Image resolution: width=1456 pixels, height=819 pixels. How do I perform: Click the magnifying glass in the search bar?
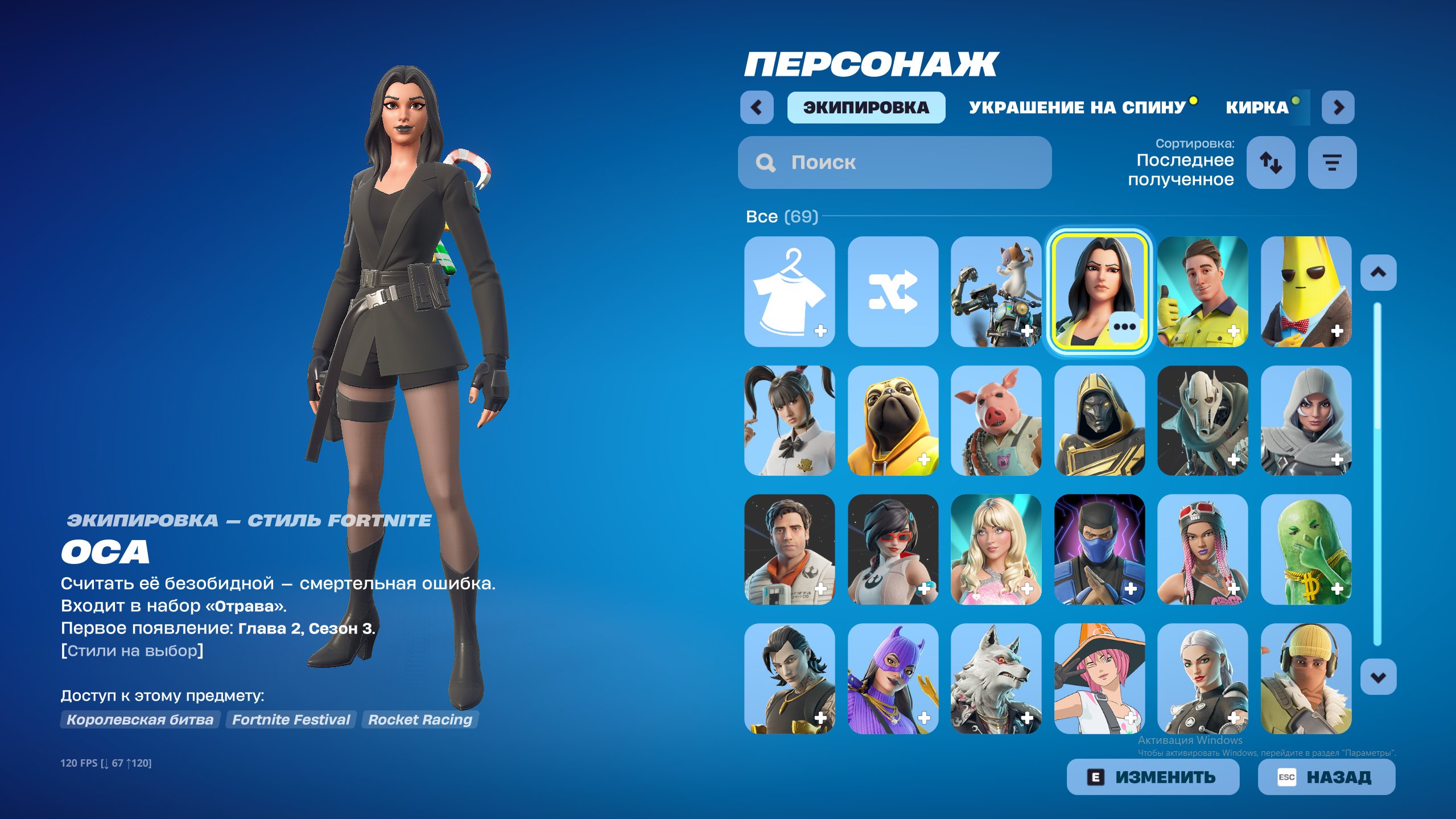point(765,163)
